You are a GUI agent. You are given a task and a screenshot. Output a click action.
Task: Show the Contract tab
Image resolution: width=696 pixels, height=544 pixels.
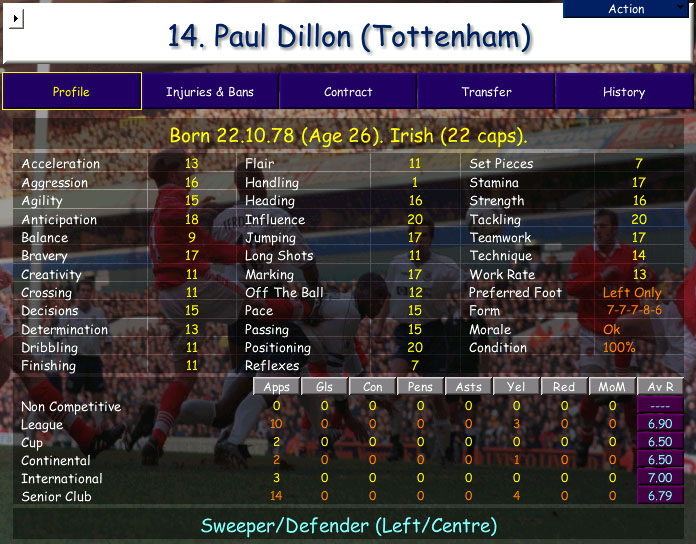point(348,92)
